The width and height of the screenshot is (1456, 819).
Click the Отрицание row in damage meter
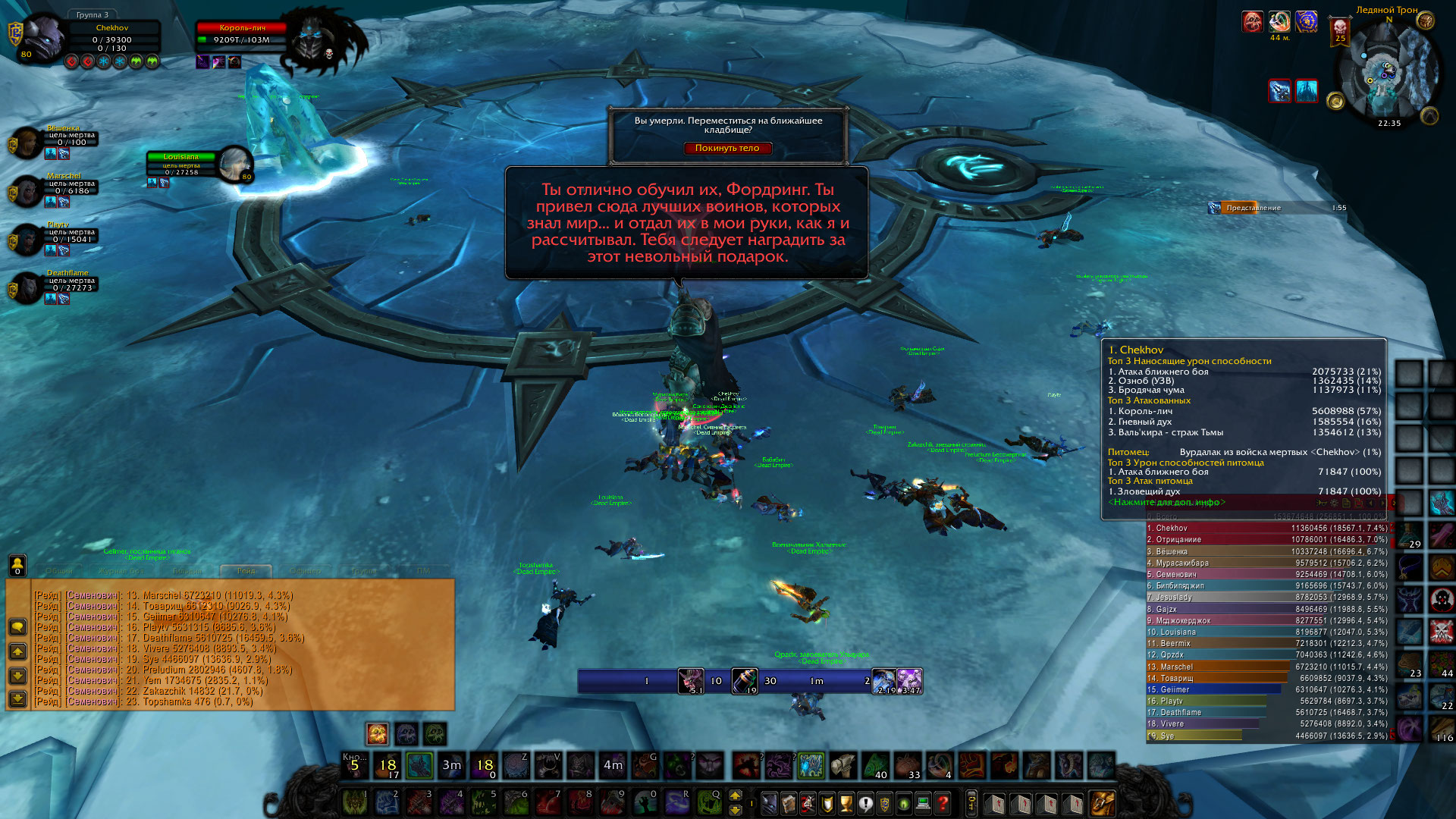[1266, 540]
